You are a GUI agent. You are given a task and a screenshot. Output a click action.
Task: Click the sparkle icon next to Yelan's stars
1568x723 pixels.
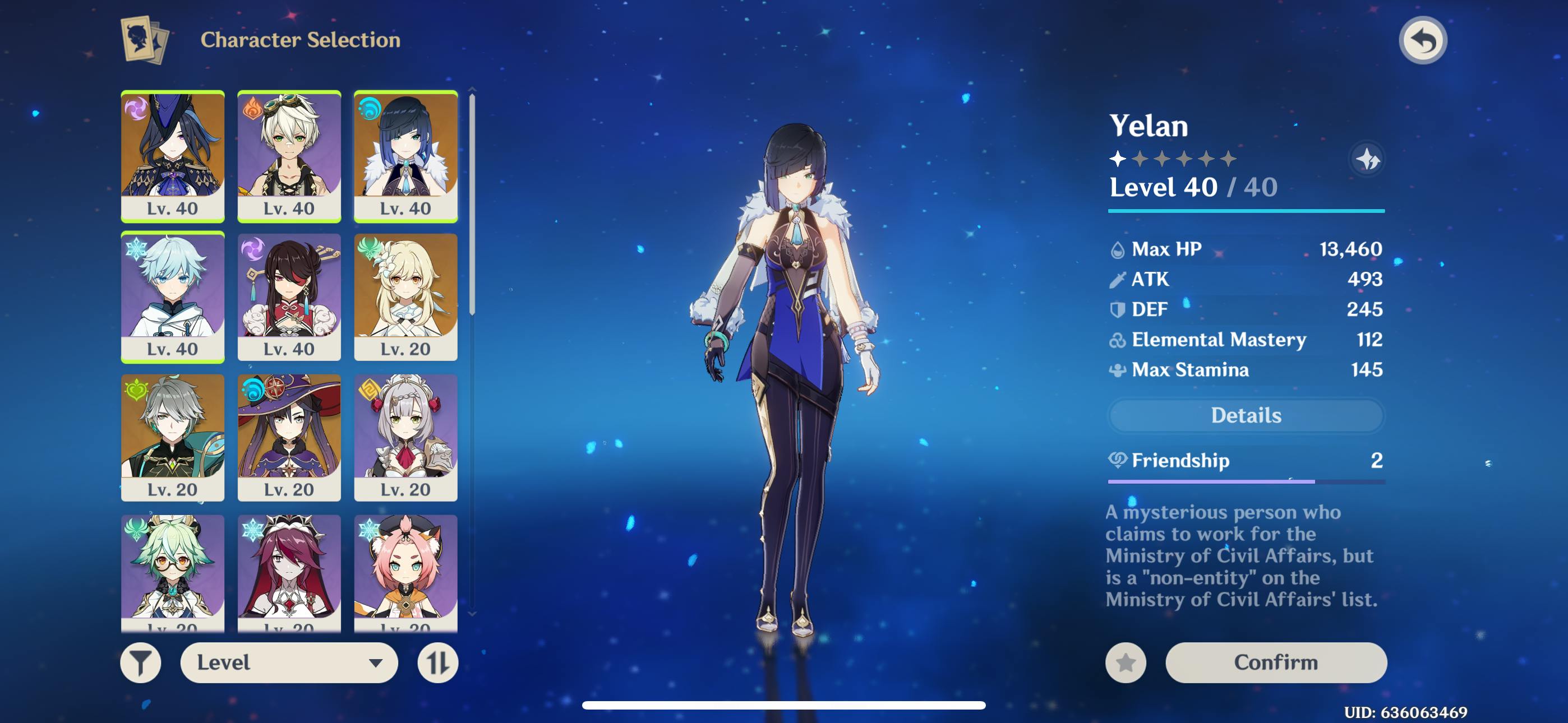1367,159
